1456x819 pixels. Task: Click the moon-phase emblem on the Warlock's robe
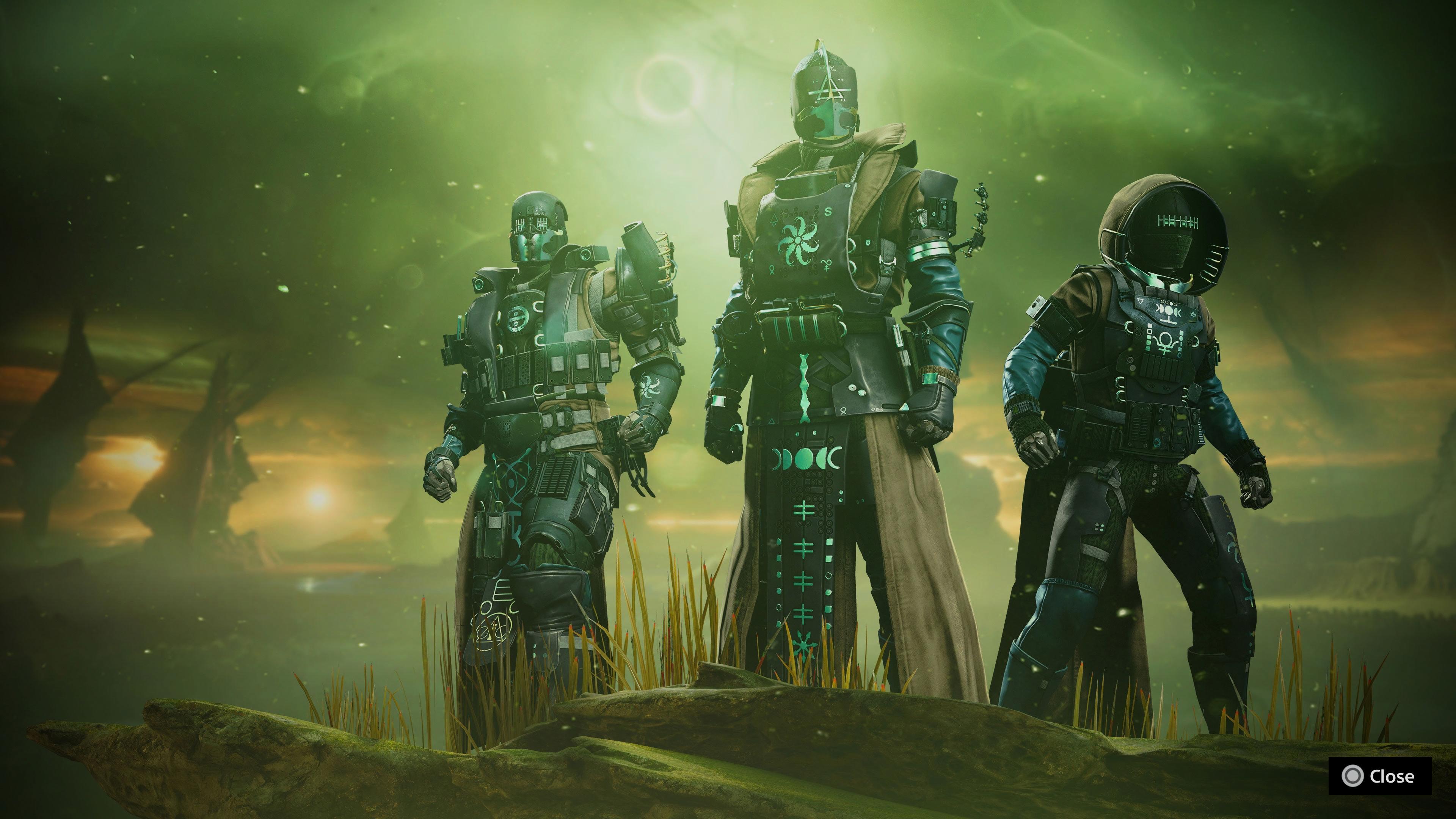(x=806, y=459)
